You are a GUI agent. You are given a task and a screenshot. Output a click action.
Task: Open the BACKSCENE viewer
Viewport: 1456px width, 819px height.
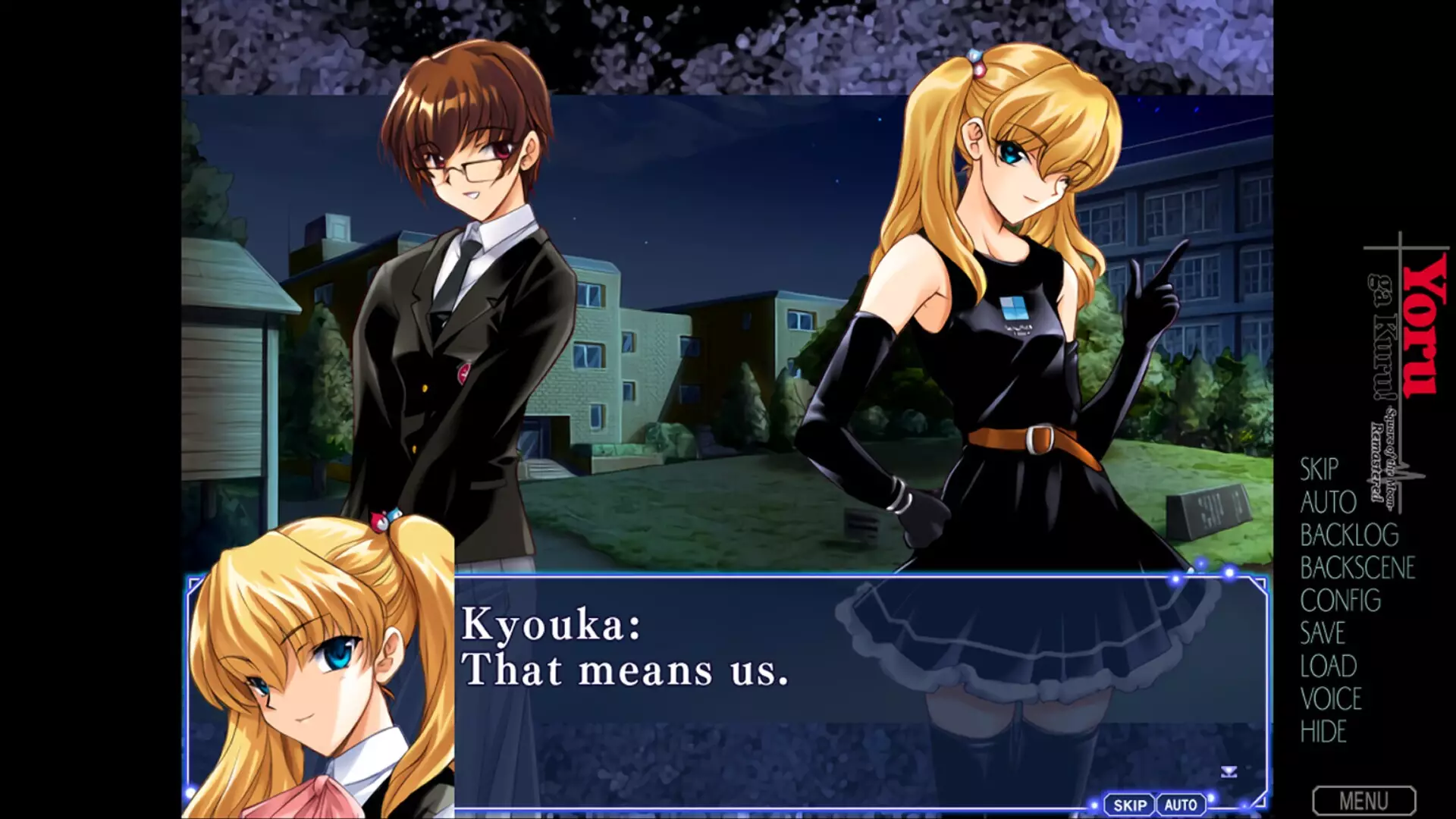click(1358, 569)
